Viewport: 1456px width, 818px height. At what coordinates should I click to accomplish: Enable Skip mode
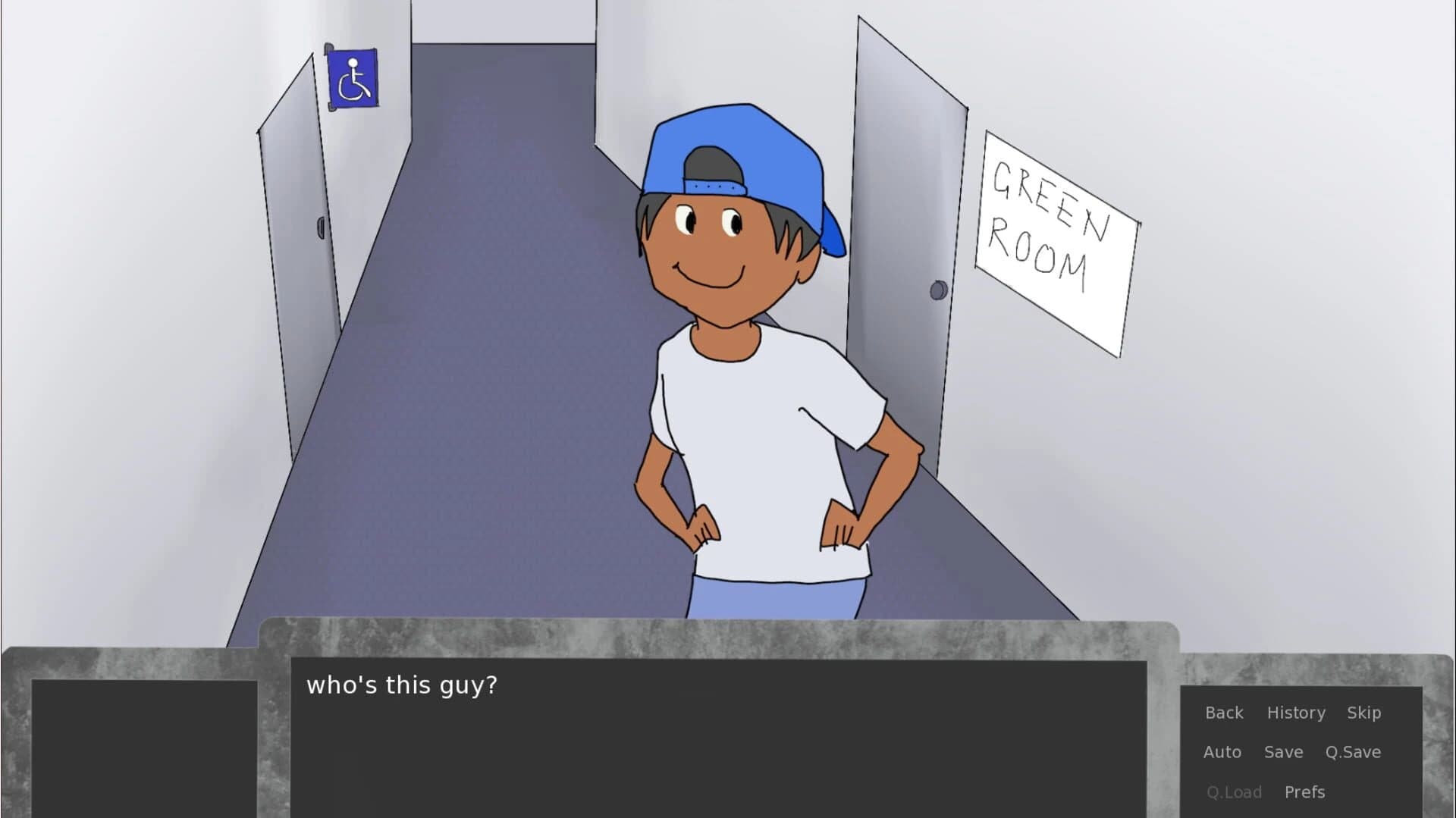1363,713
